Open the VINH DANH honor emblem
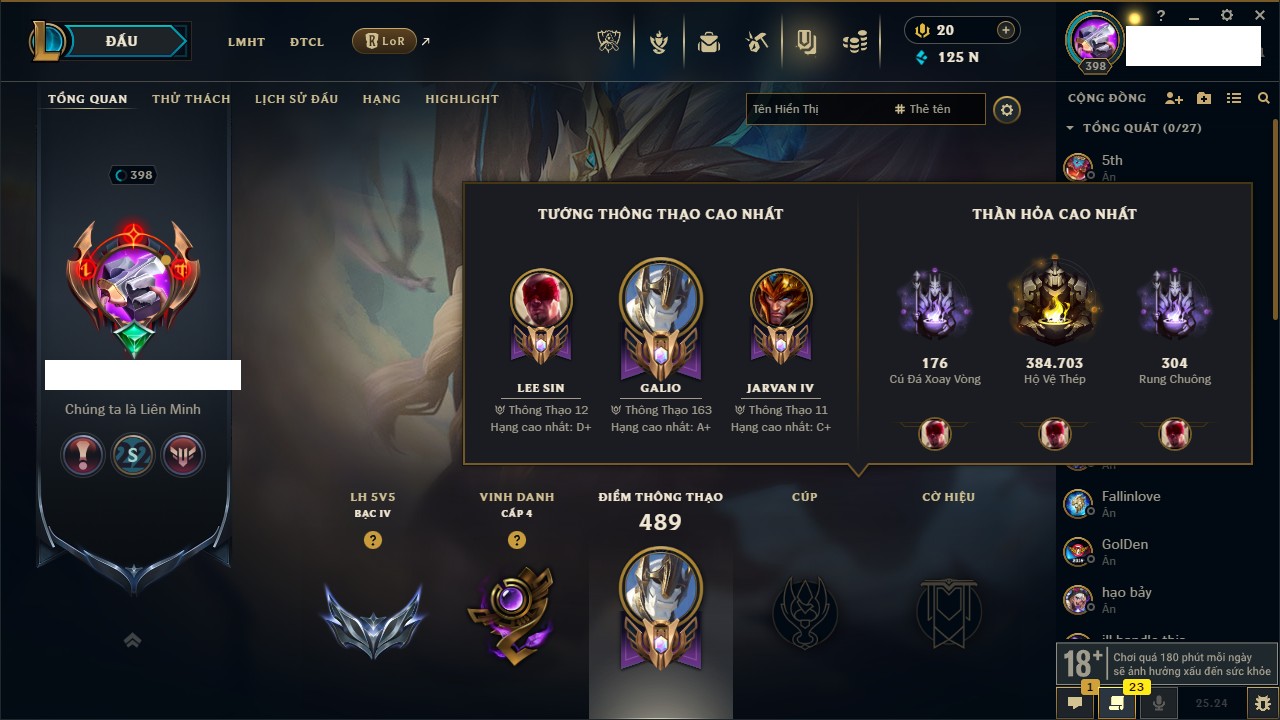This screenshot has width=1280, height=720. pos(516,612)
